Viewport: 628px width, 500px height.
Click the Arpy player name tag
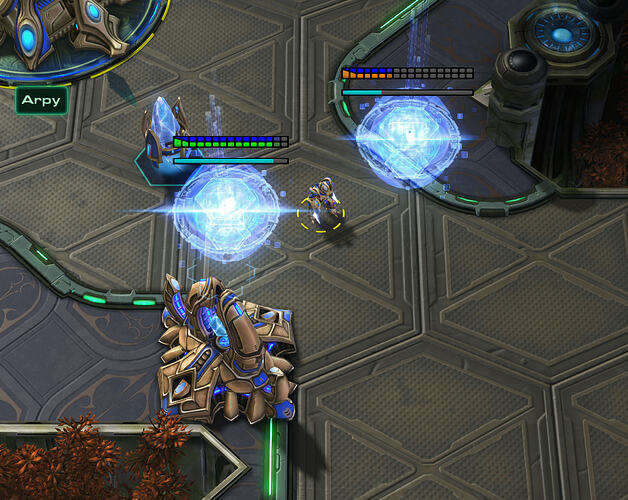click(41, 100)
